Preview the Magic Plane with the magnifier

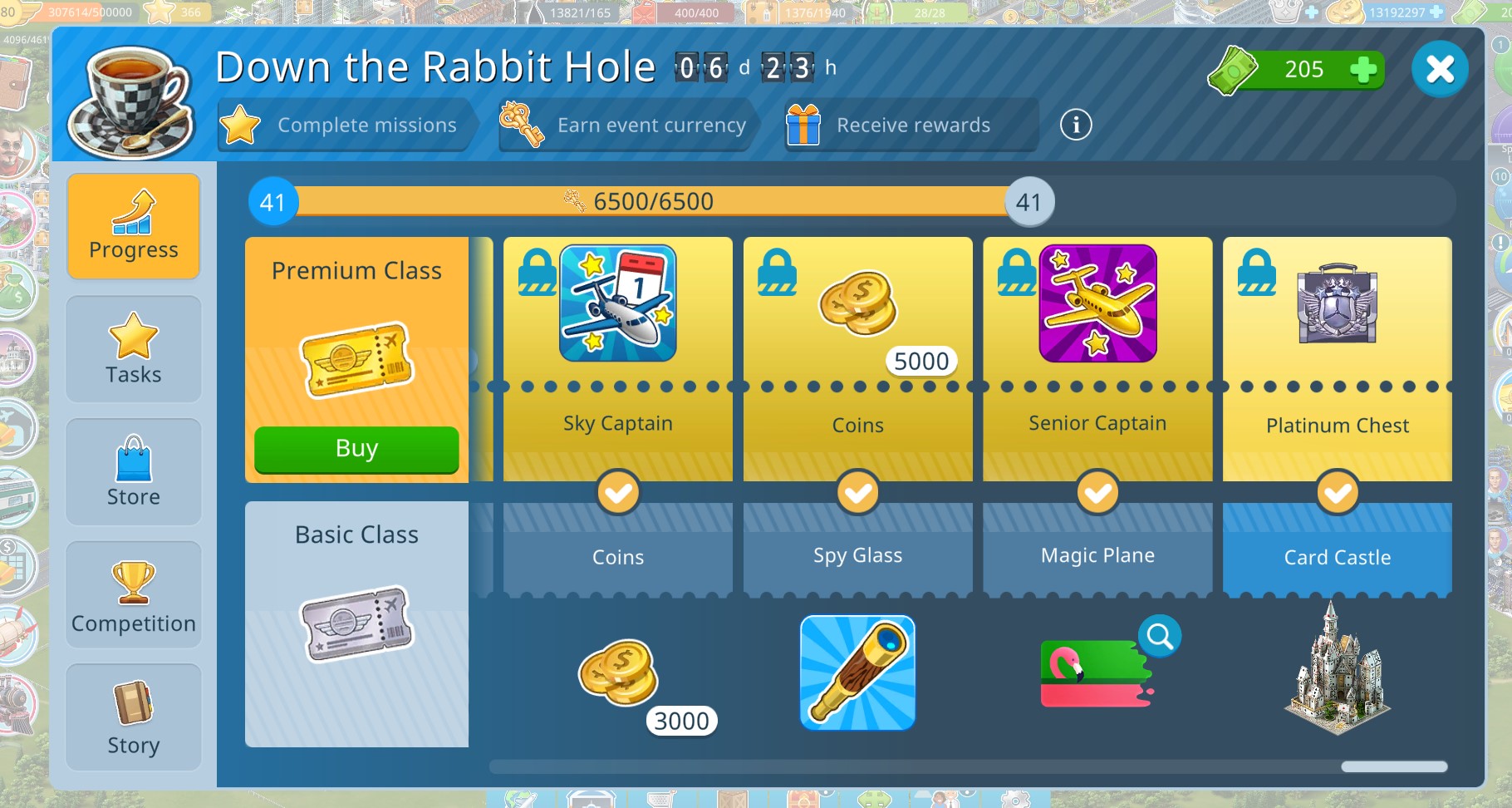point(1160,637)
